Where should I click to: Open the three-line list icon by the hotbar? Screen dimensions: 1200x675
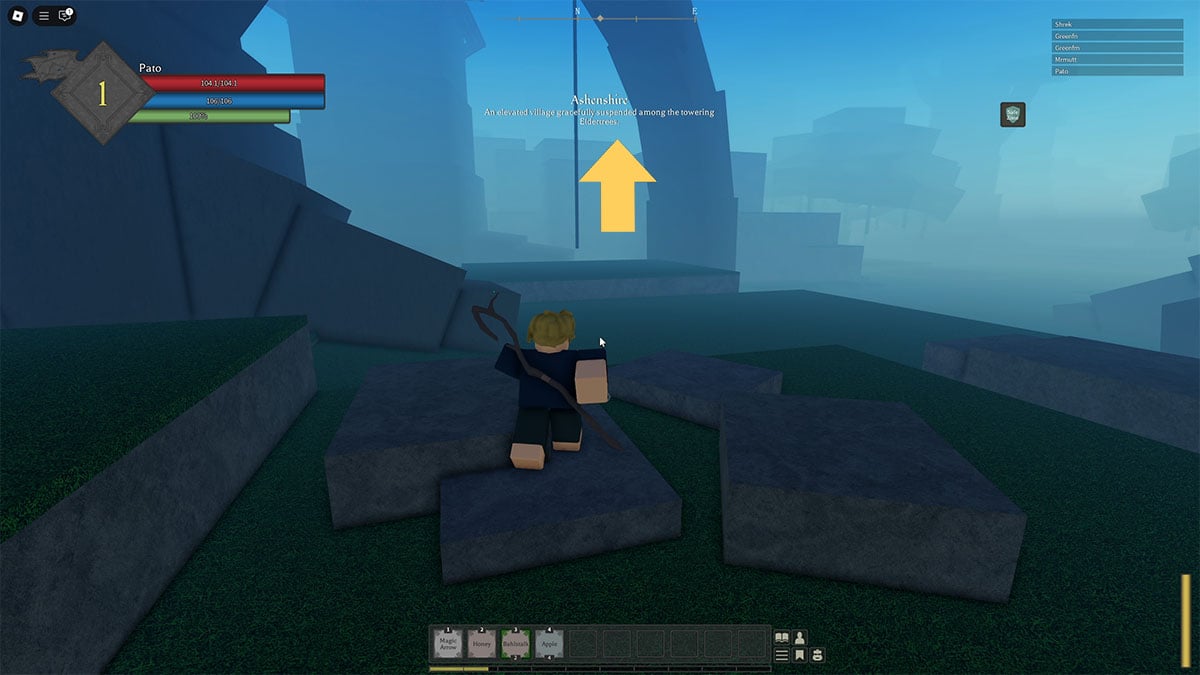point(782,655)
